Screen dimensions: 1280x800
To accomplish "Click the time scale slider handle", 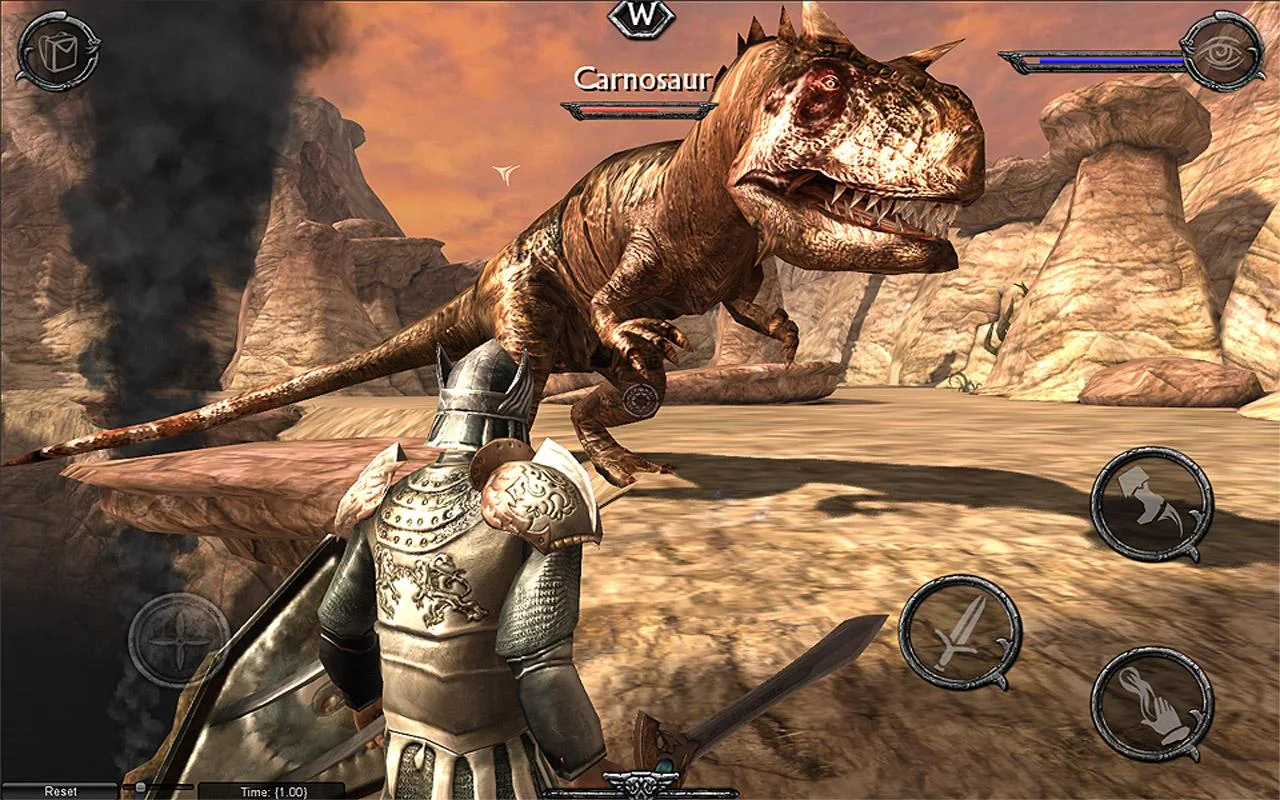I will click(141, 788).
